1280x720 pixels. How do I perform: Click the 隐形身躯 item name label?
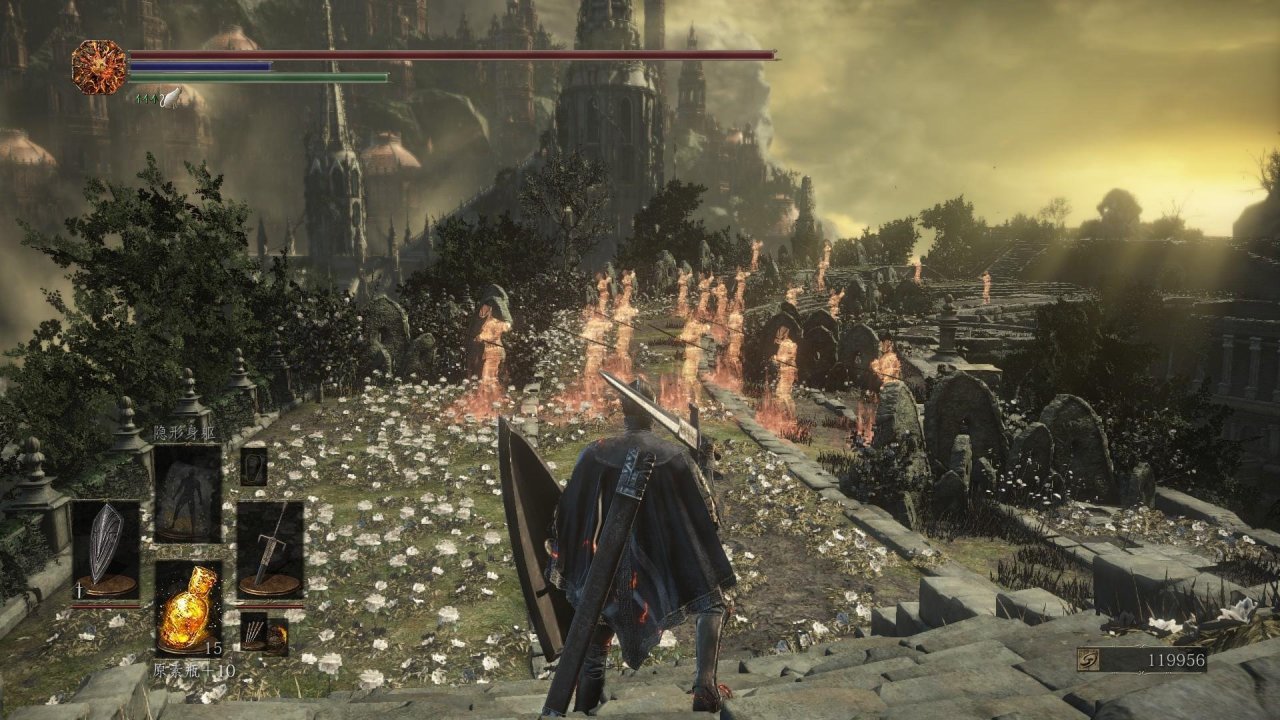tap(185, 431)
